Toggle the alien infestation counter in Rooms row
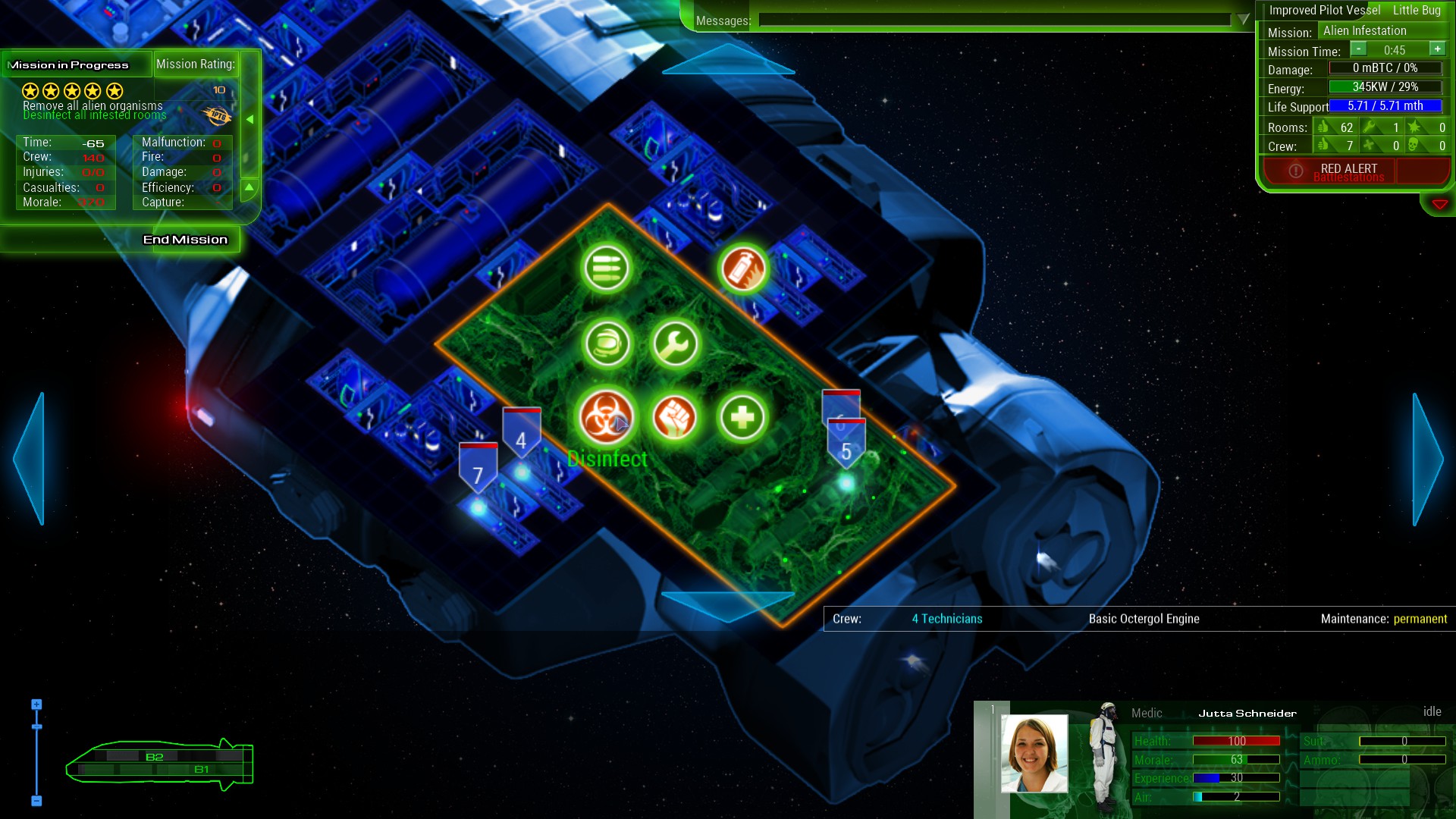The image size is (1456, 819). pos(1414,127)
